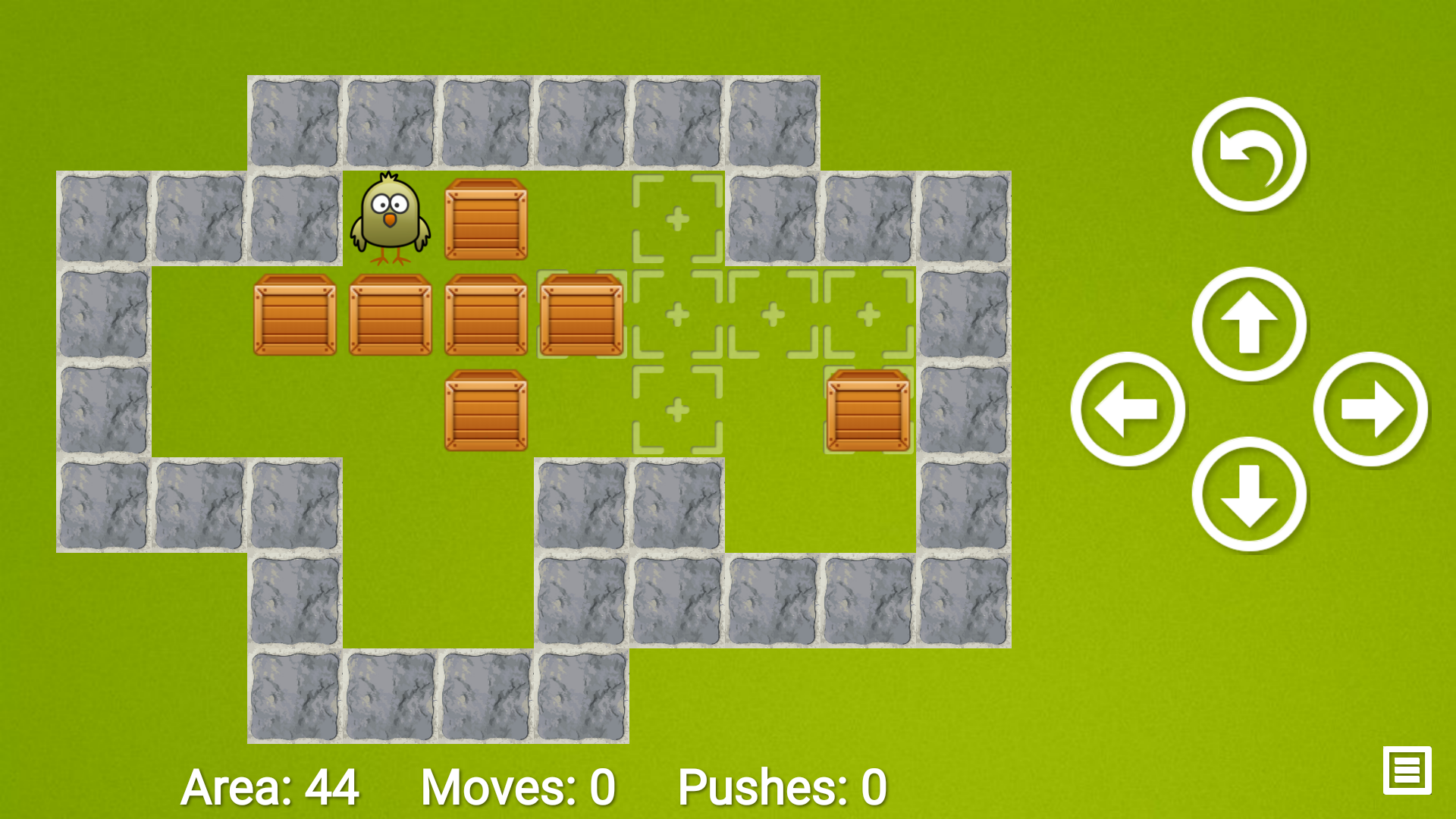The height and width of the screenshot is (819, 1456).
Task: Click the rightmost crate in the row of four
Action: tap(582, 313)
